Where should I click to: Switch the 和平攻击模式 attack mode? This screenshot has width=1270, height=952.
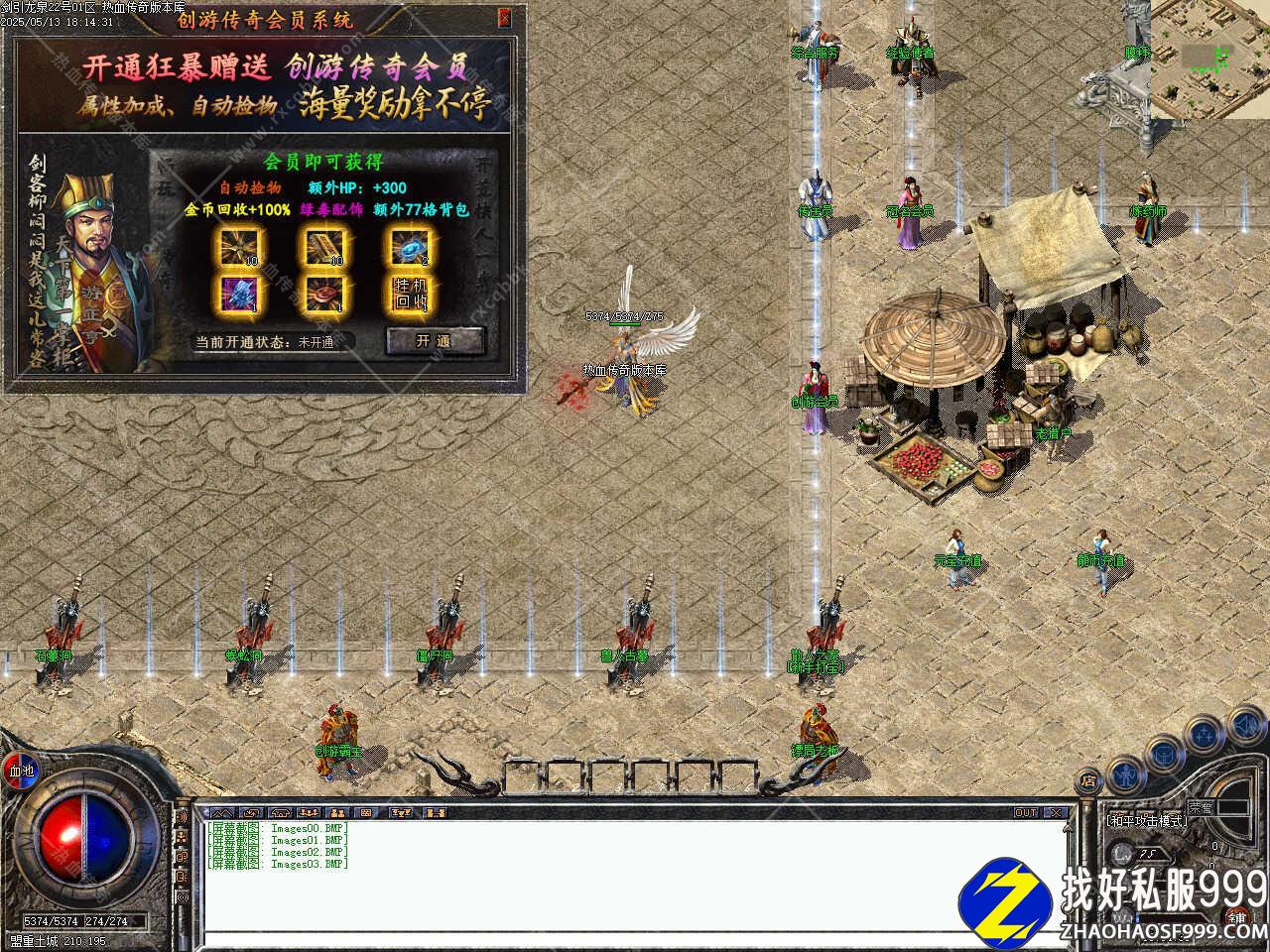point(1146,821)
